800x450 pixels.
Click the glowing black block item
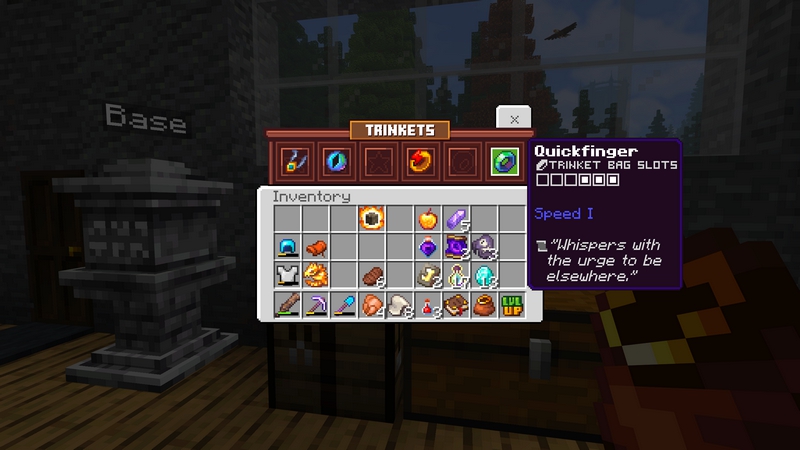click(x=372, y=218)
